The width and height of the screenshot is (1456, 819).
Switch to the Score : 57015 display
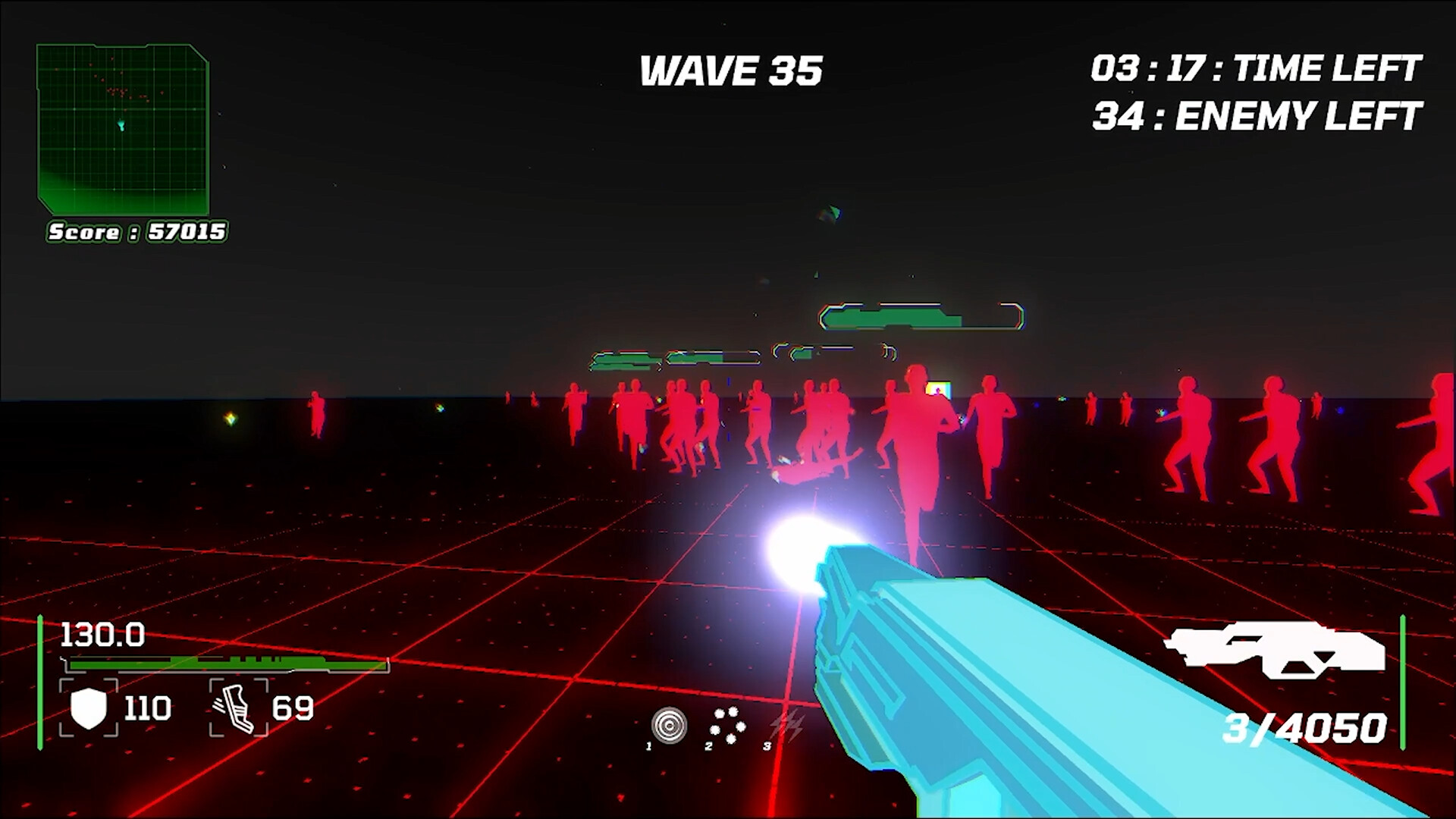136,232
